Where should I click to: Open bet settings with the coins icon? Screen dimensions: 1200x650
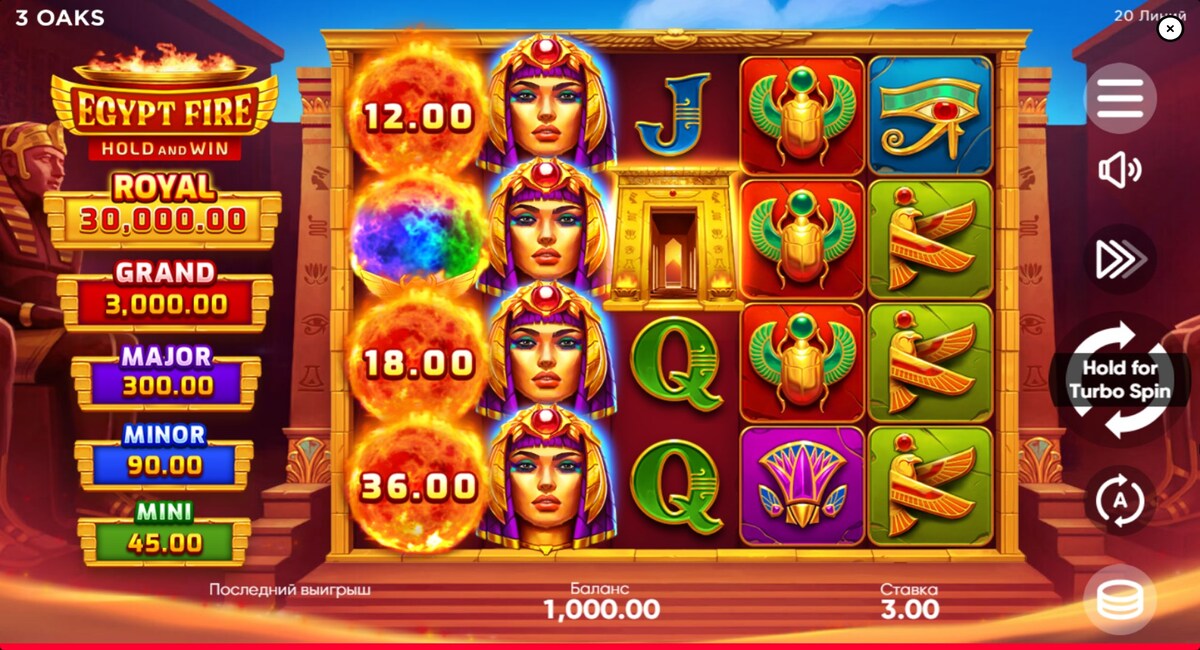(x=1120, y=600)
